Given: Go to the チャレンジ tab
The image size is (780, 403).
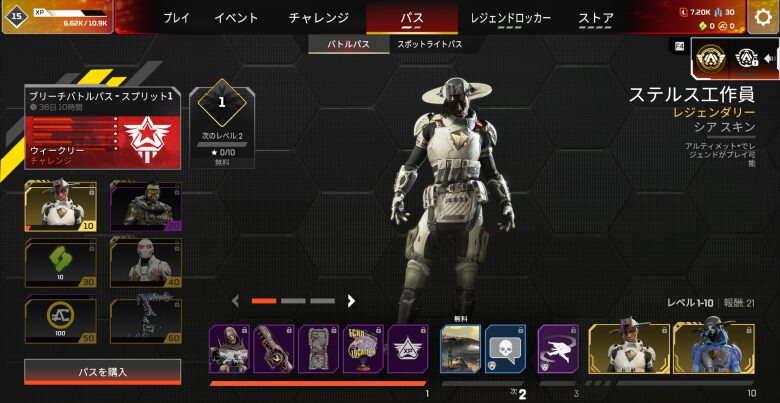Looking at the screenshot, I should point(318,18).
